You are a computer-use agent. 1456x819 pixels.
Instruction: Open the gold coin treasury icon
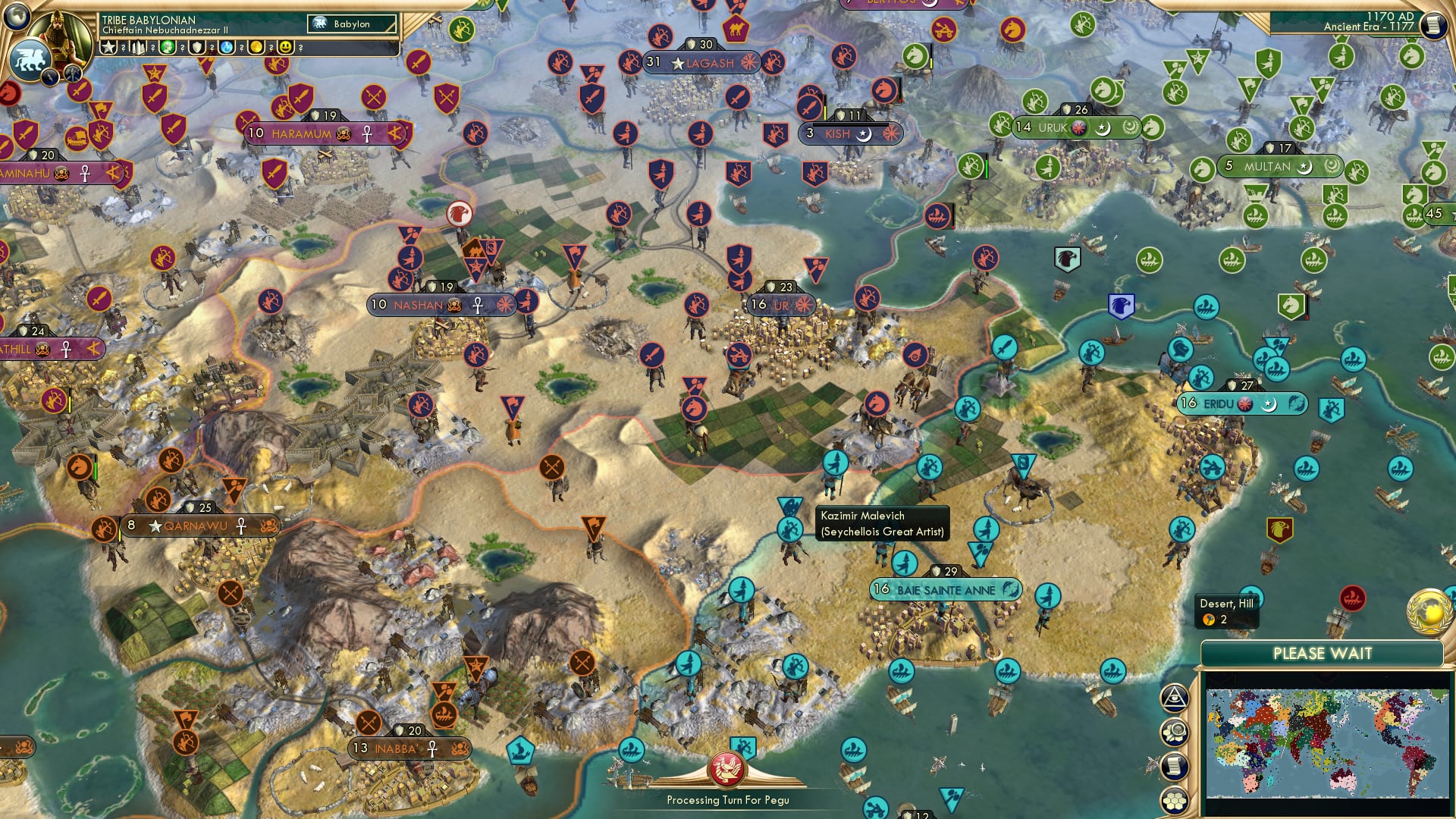pyautogui.click(x=256, y=47)
